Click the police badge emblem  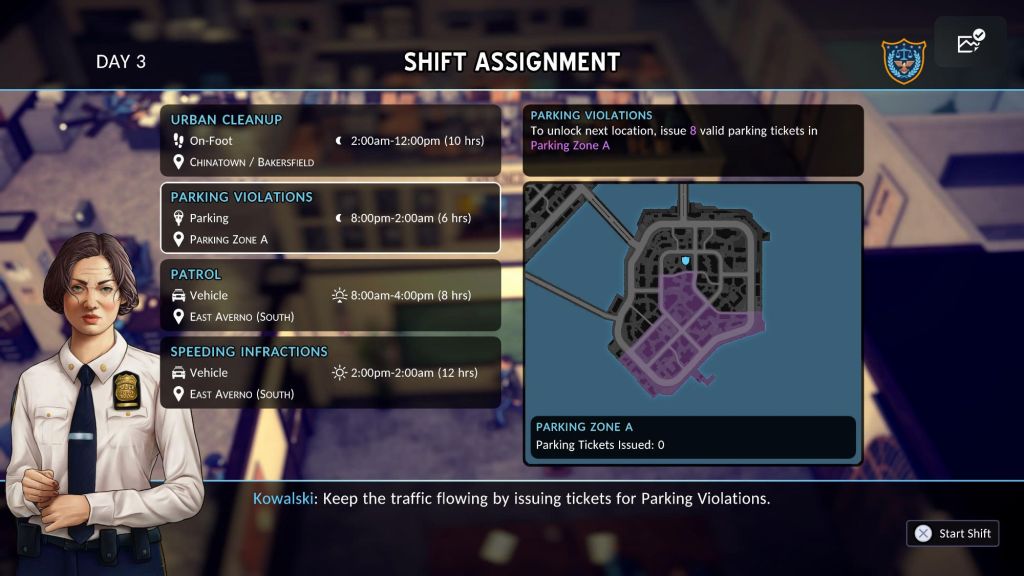902,62
